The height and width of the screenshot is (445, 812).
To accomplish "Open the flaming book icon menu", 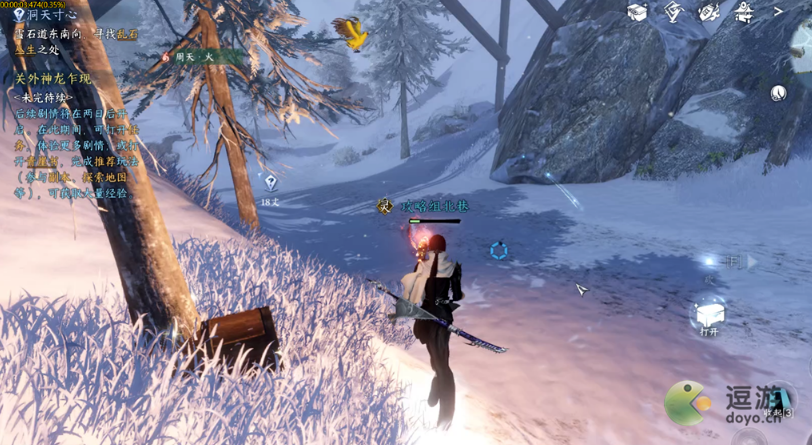I will (x=709, y=12).
